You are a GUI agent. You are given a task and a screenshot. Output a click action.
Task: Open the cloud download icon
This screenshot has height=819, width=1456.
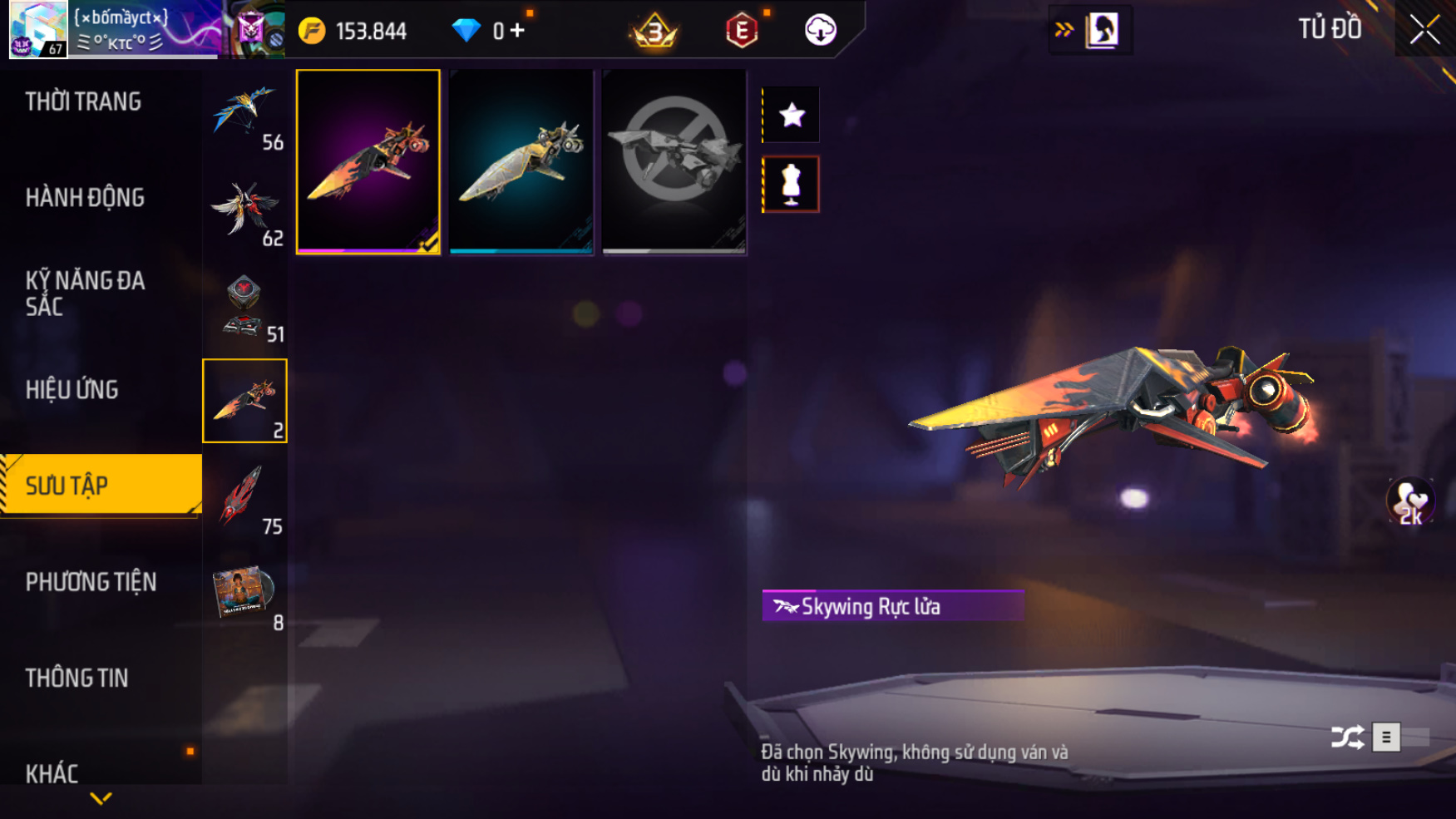820,31
